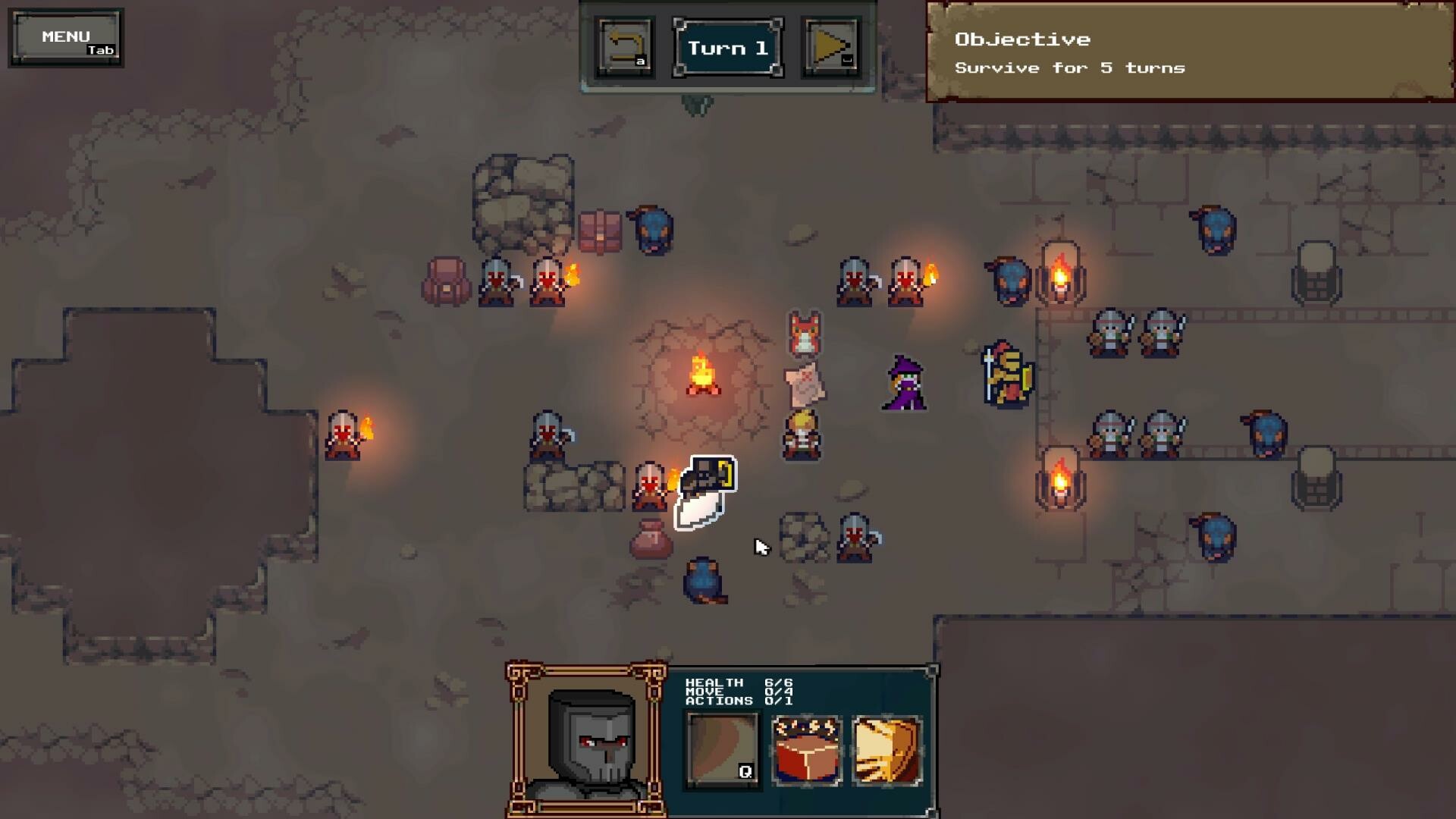Viewport: 1456px width, 819px height.
Task: Click the Turn 1 display
Action: pos(726,47)
